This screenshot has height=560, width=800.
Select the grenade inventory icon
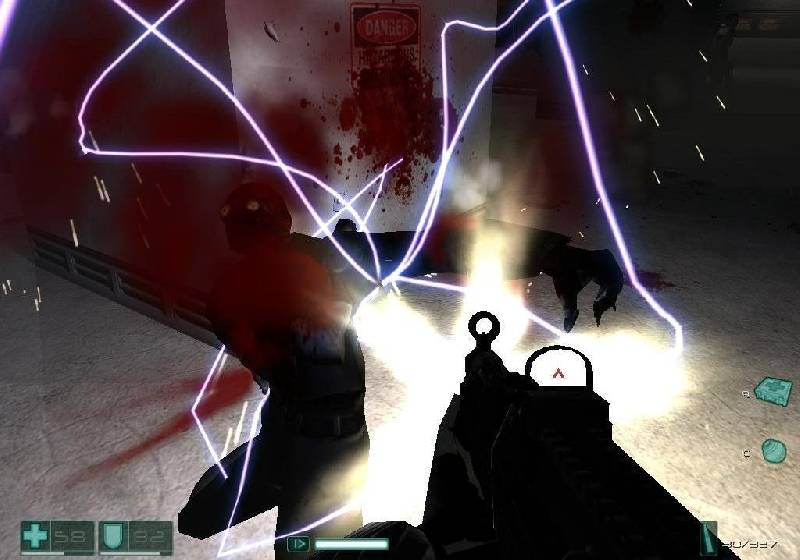tap(773, 451)
